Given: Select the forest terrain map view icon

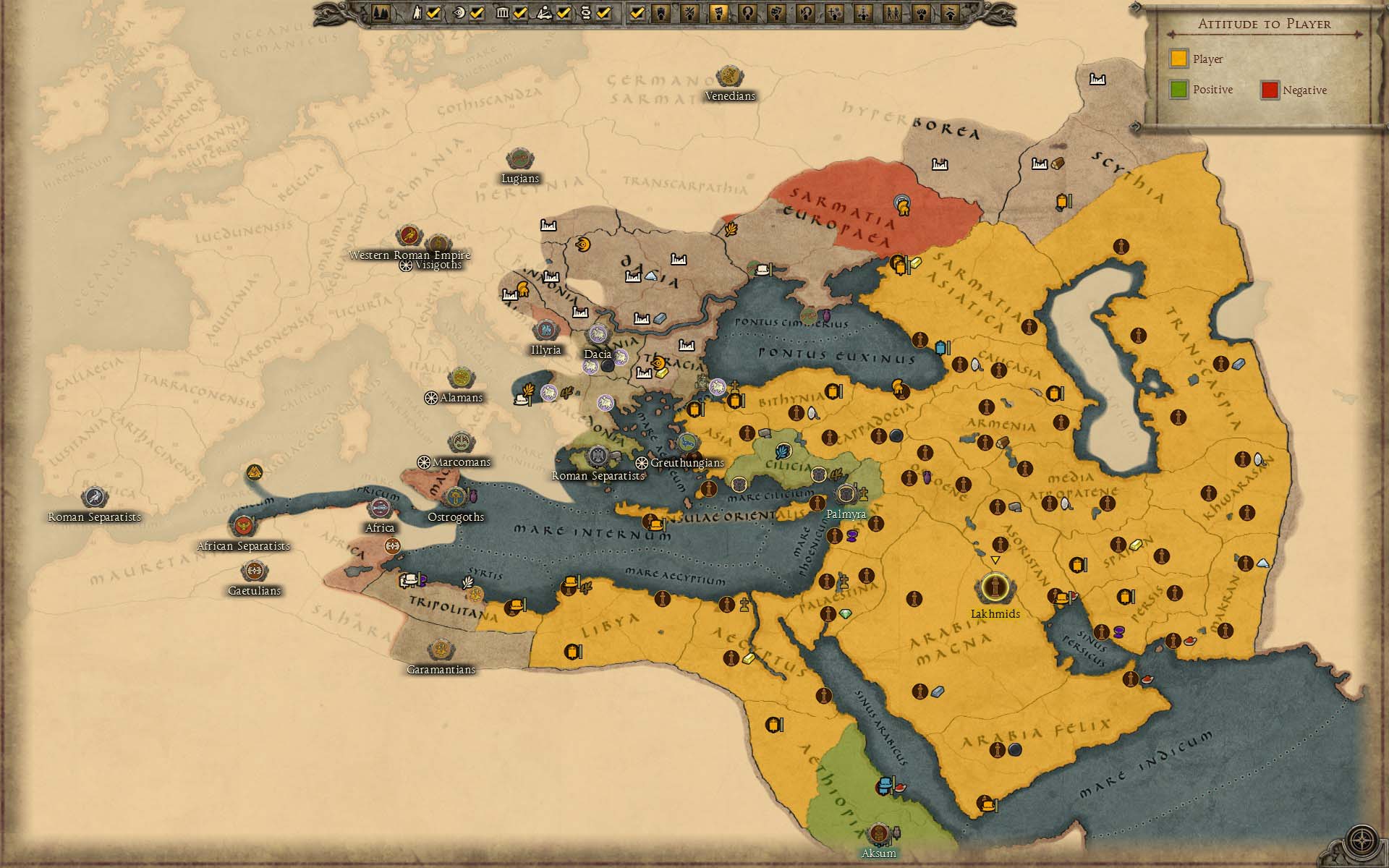Looking at the screenshot, I should pos(381,12).
